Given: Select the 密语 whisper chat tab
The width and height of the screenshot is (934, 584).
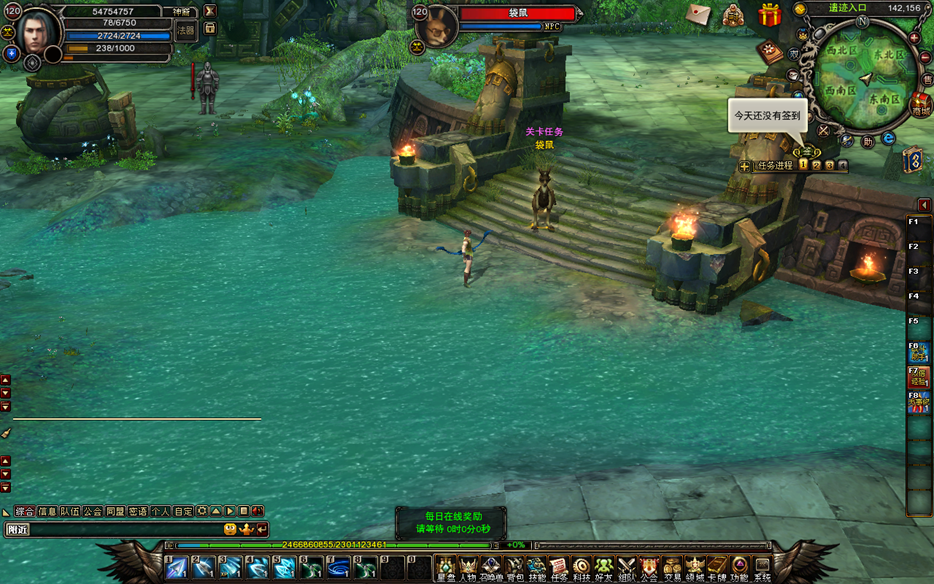Looking at the screenshot, I should (x=138, y=511).
